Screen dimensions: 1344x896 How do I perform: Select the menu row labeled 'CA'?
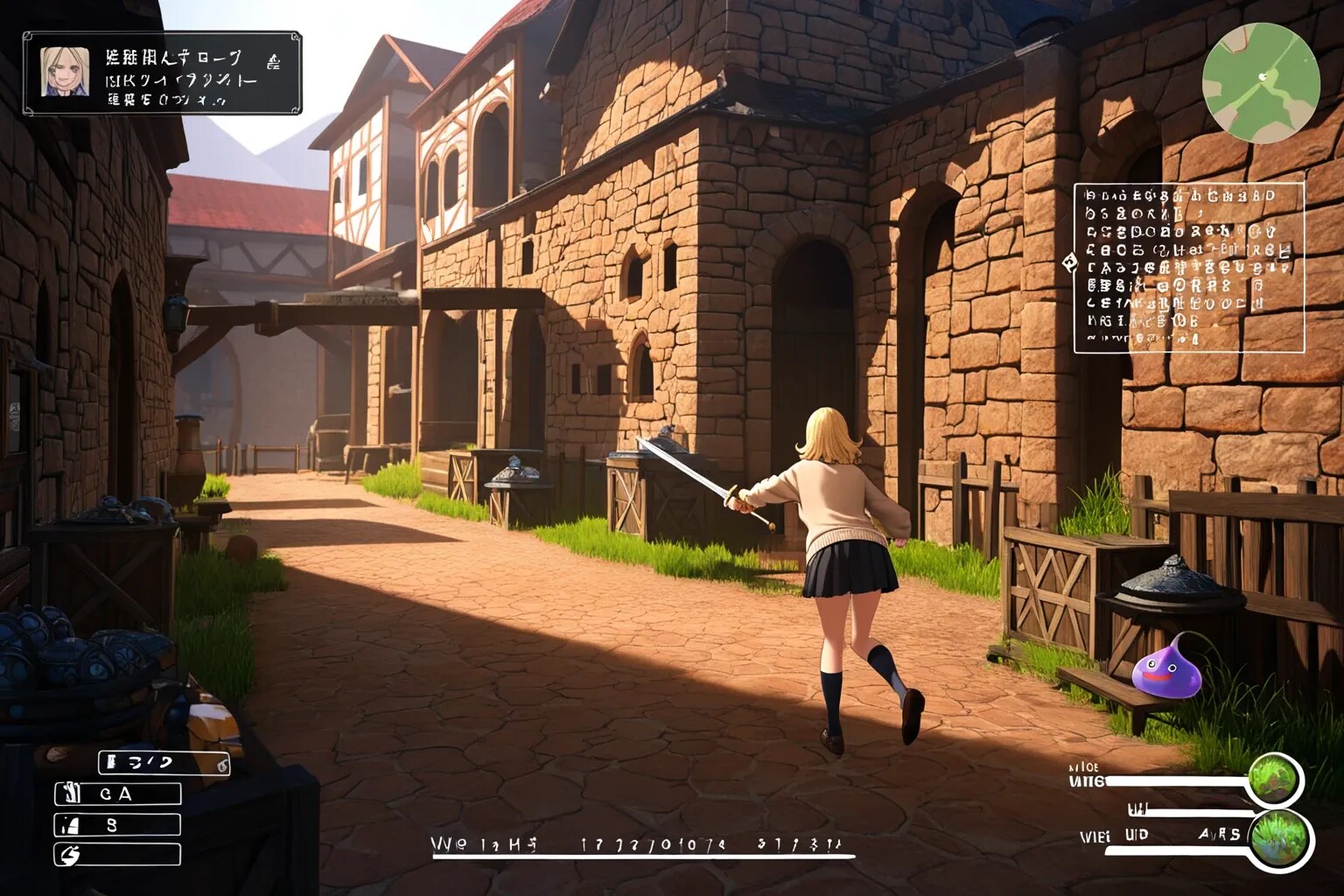point(118,794)
